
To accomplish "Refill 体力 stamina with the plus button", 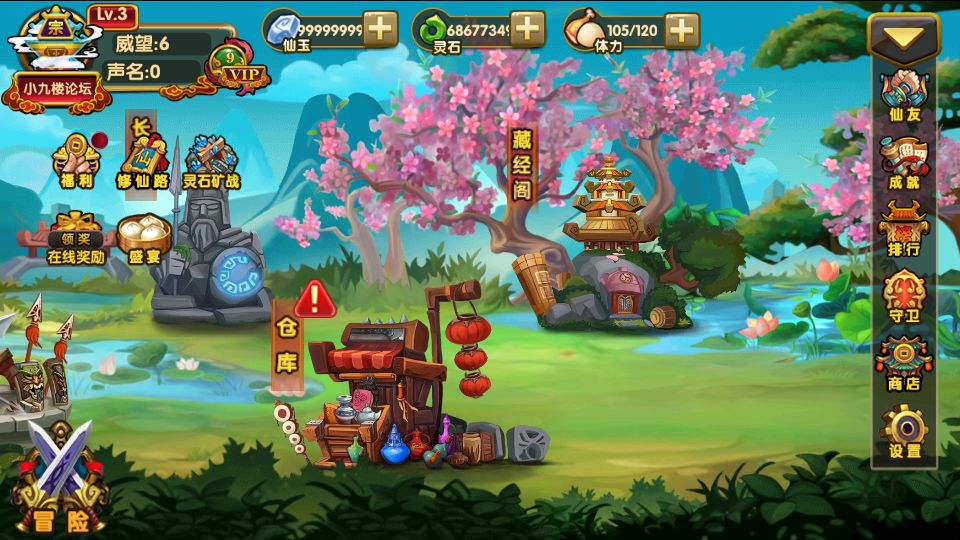I will (x=682, y=30).
